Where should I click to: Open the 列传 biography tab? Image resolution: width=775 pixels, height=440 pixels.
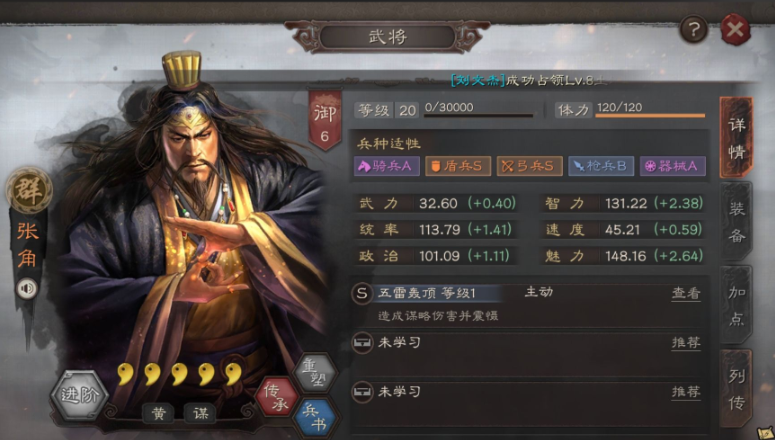pos(736,386)
